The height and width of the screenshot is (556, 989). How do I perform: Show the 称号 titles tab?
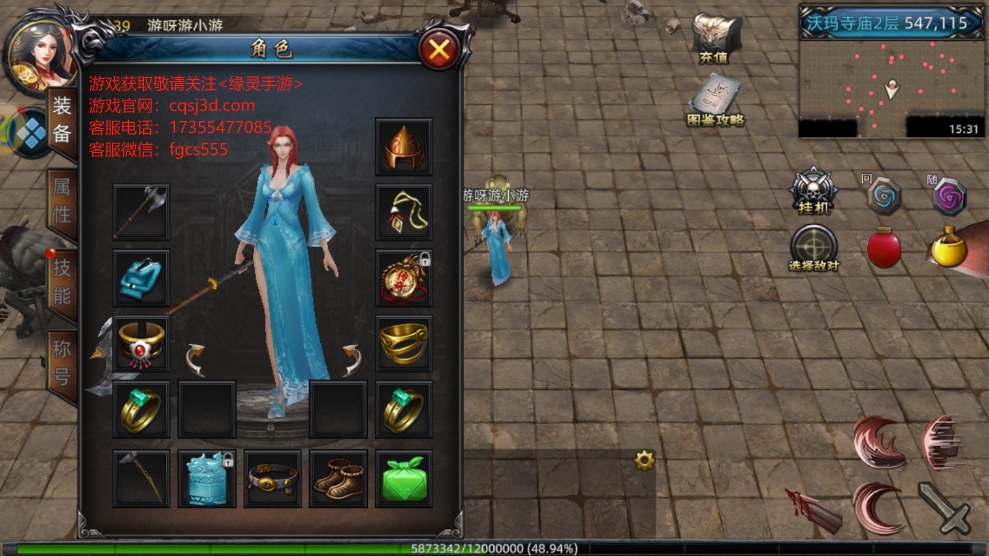tap(62, 365)
